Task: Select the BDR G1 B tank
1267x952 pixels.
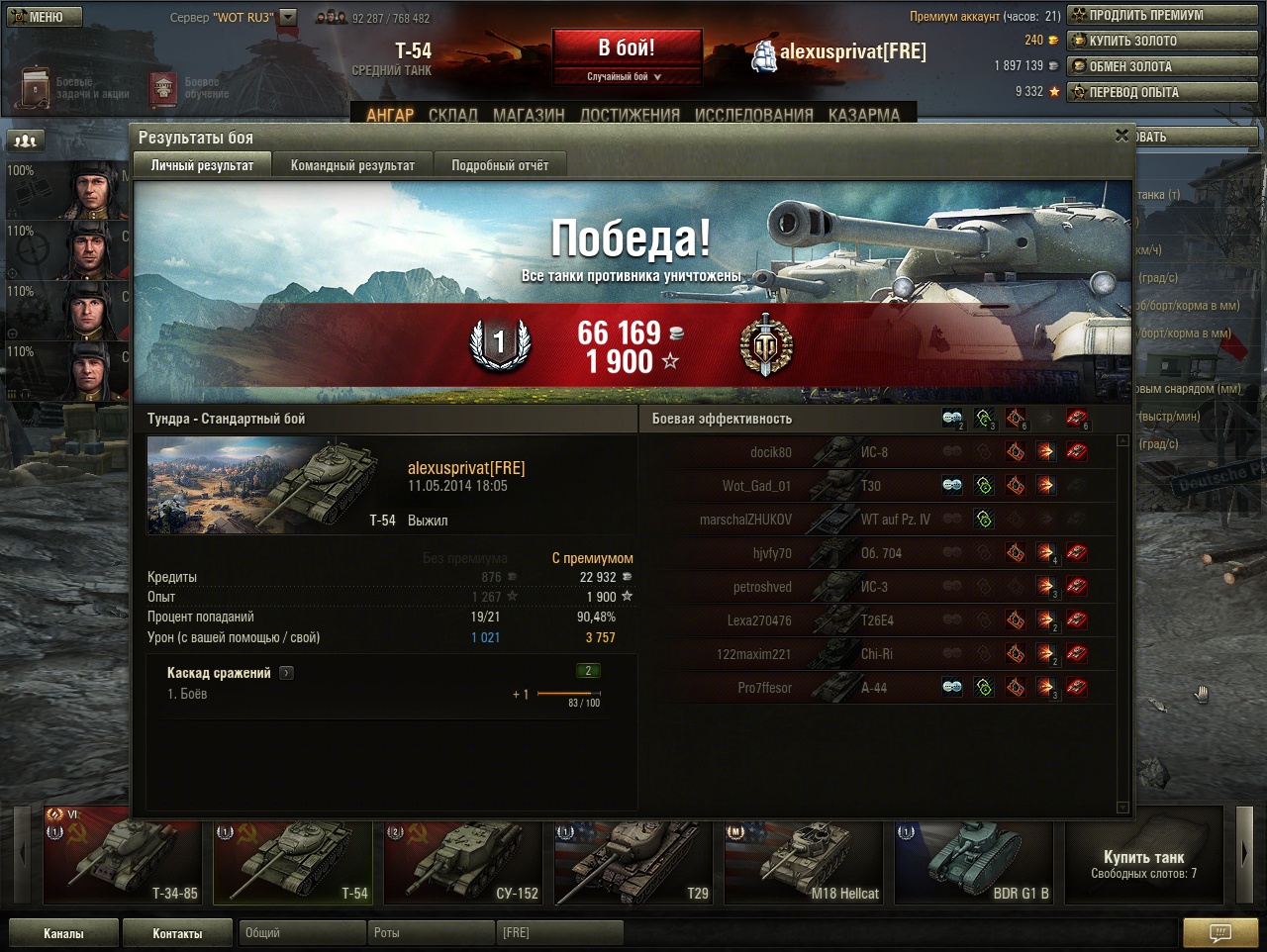Action: click(974, 856)
